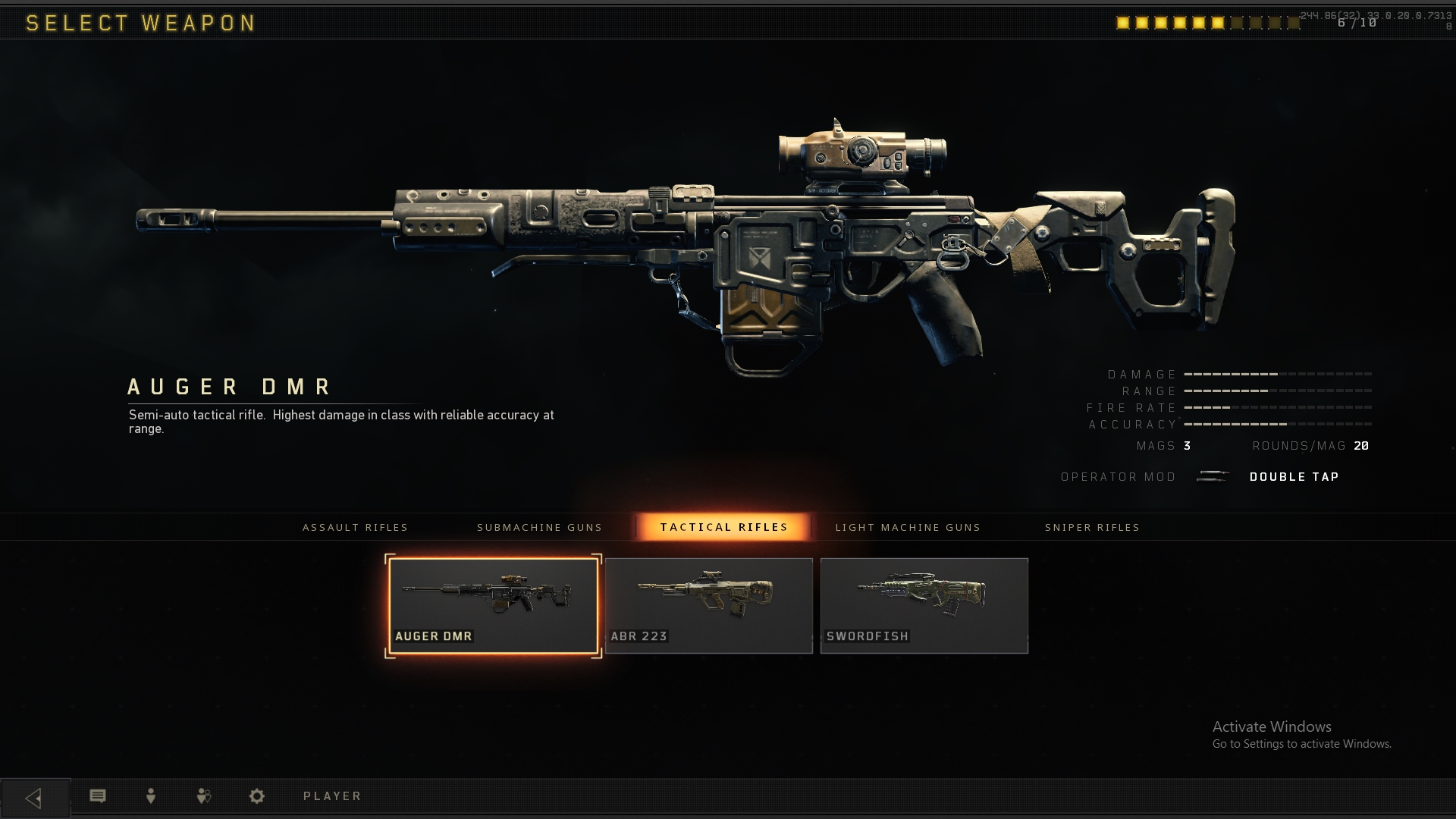Select the Tactical Rifles tab
The width and height of the screenshot is (1456, 819).
[723, 527]
